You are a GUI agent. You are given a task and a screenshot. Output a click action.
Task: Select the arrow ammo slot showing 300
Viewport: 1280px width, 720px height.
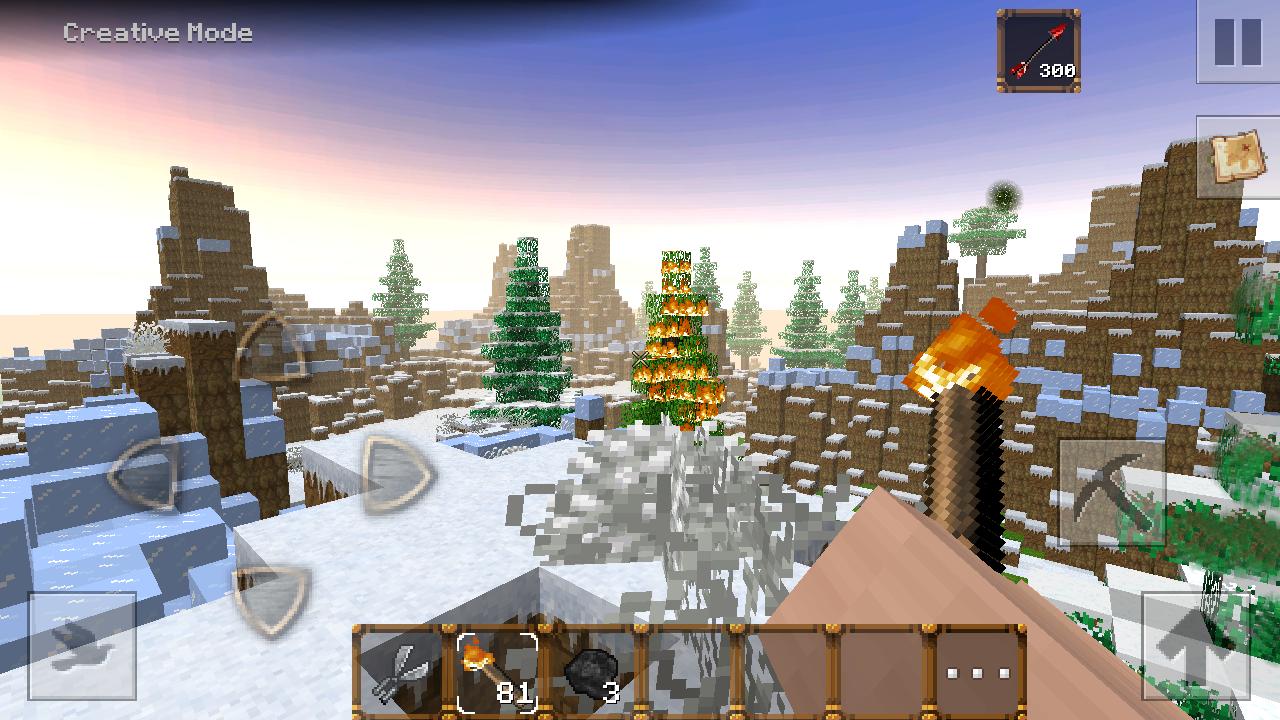(x=1039, y=51)
